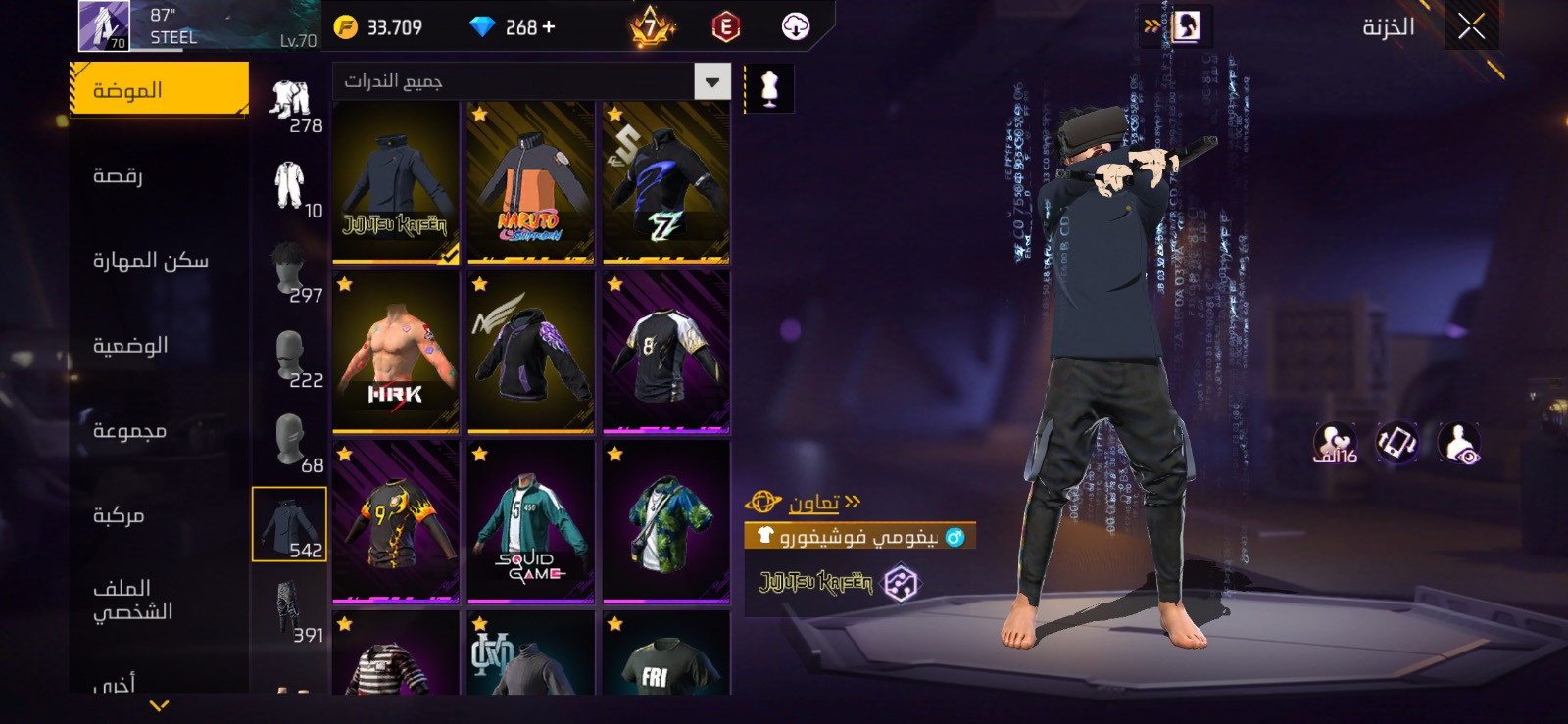Viewport: 1568px width, 724px height.
Task: Open the vehicle category tab
Action: click(119, 515)
